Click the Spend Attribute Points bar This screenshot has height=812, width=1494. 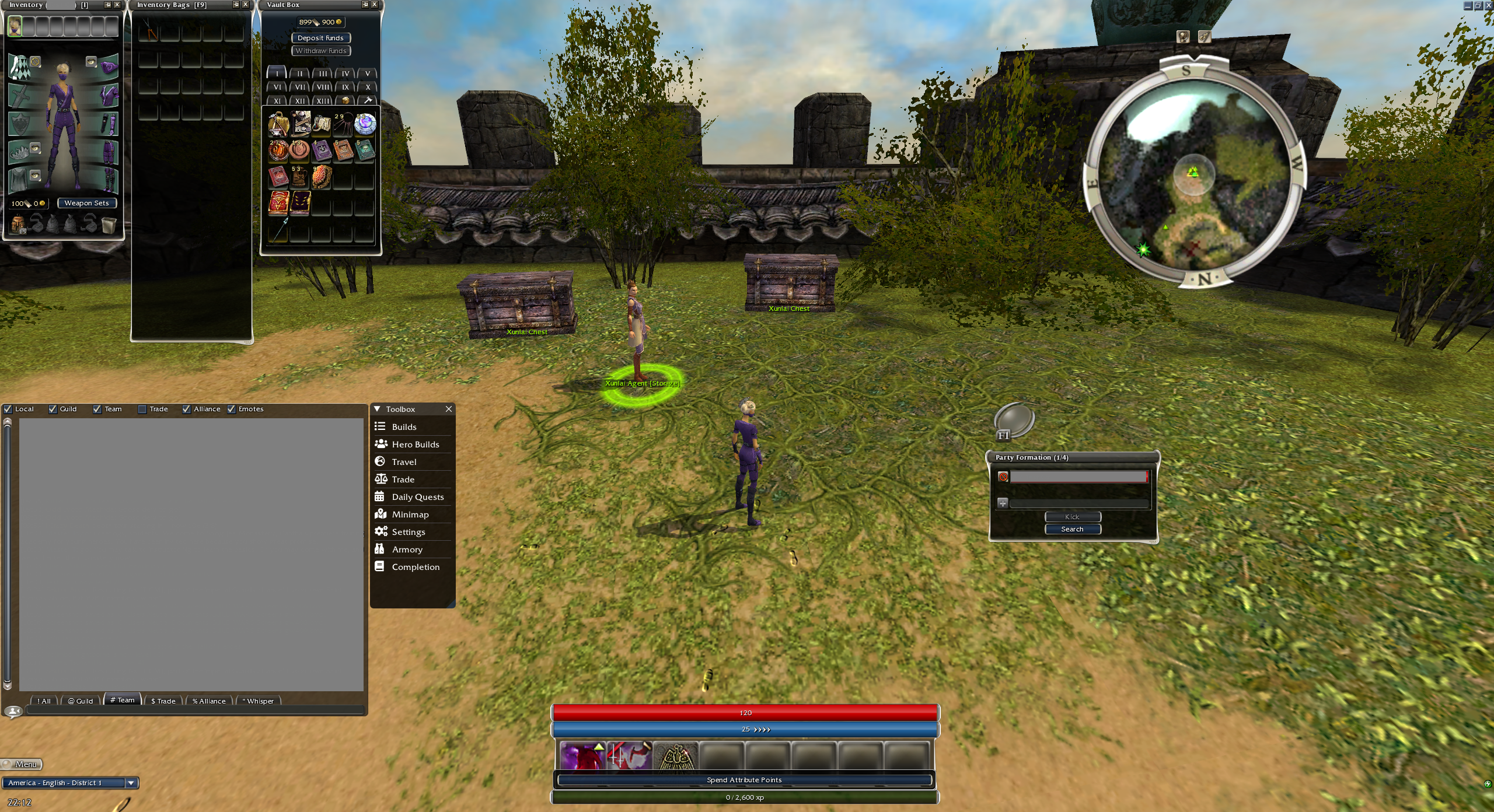[744, 780]
